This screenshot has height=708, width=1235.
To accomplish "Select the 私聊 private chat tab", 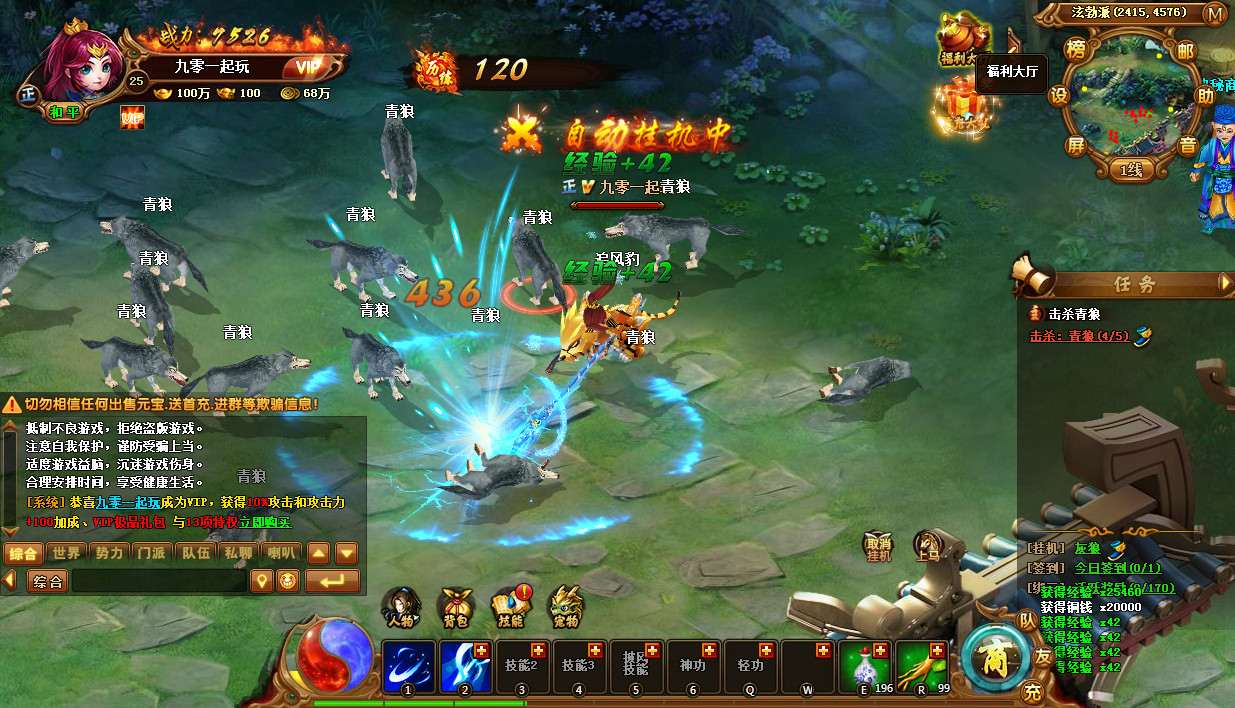I will 238,553.
